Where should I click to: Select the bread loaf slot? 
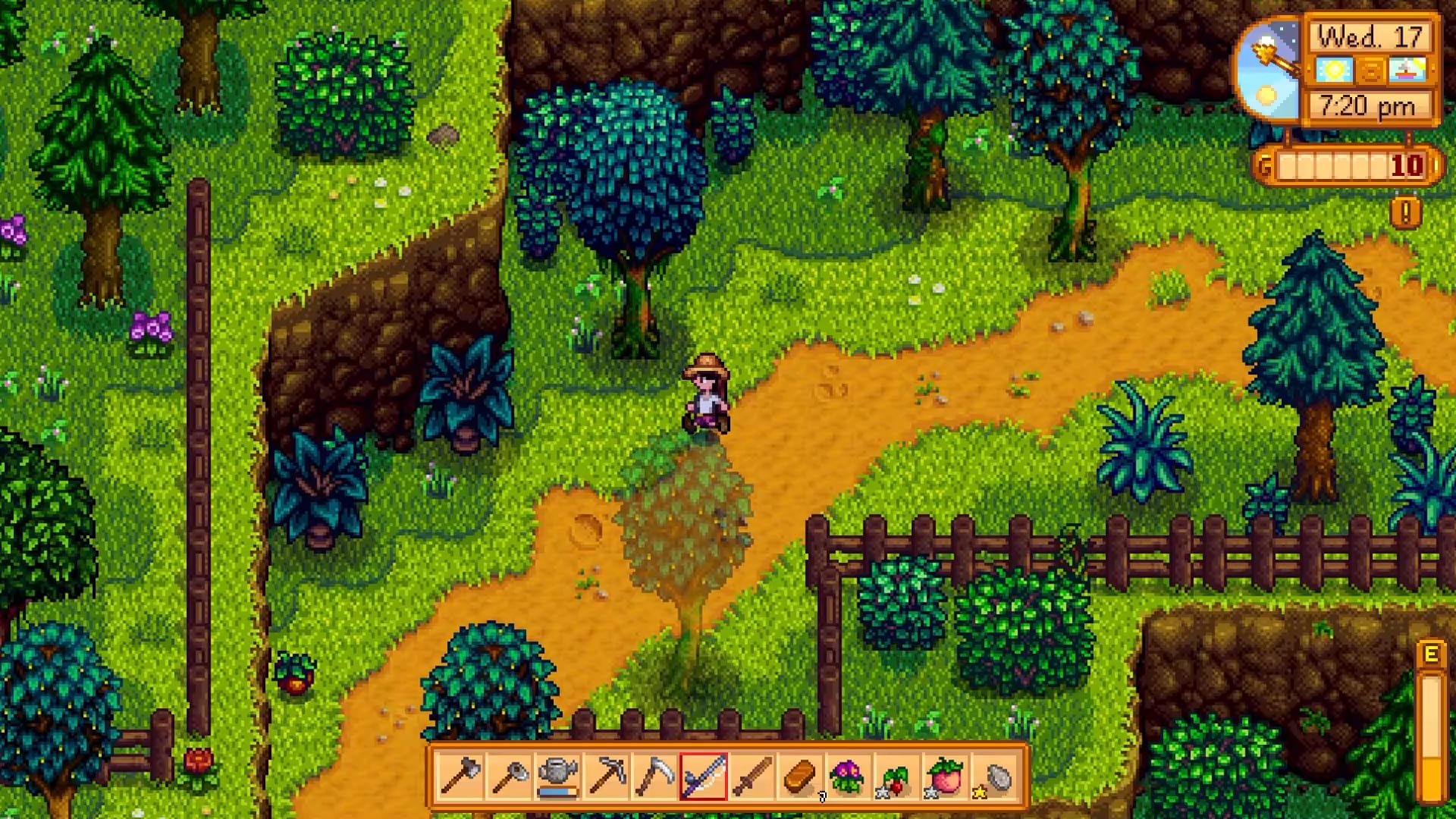pyautogui.click(x=801, y=777)
